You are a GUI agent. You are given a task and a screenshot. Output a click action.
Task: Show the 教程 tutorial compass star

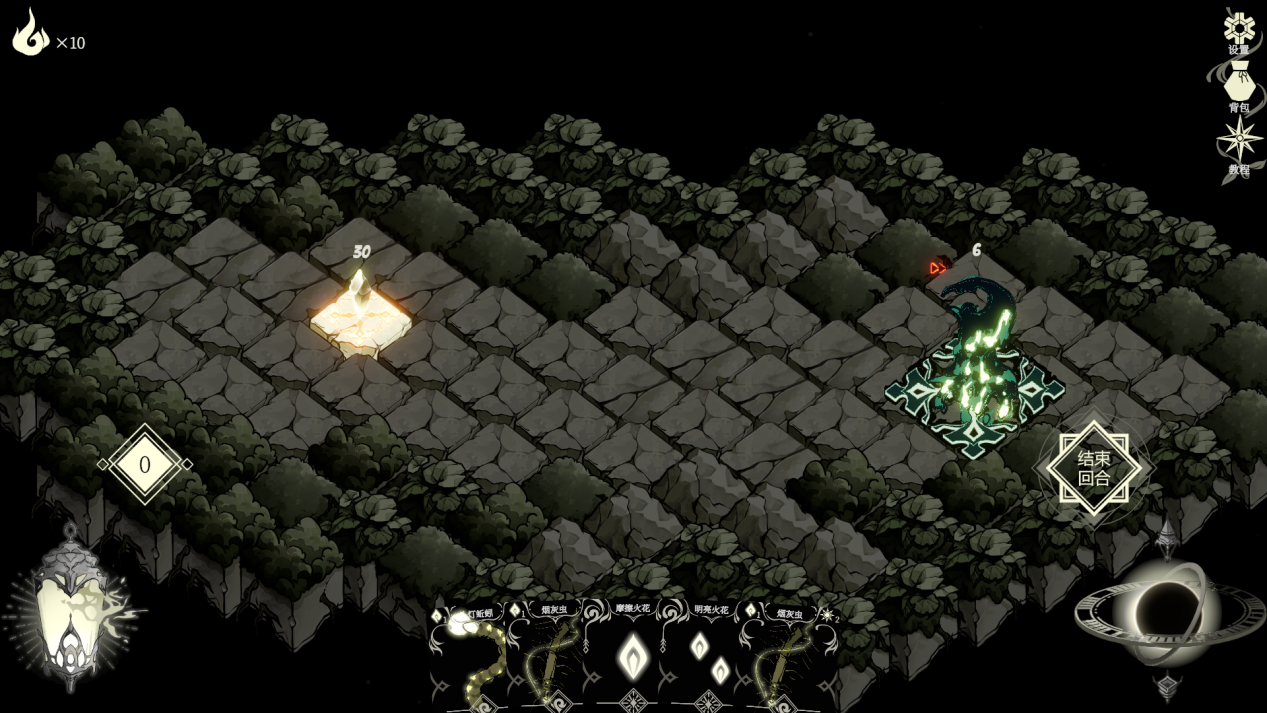click(1239, 140)
